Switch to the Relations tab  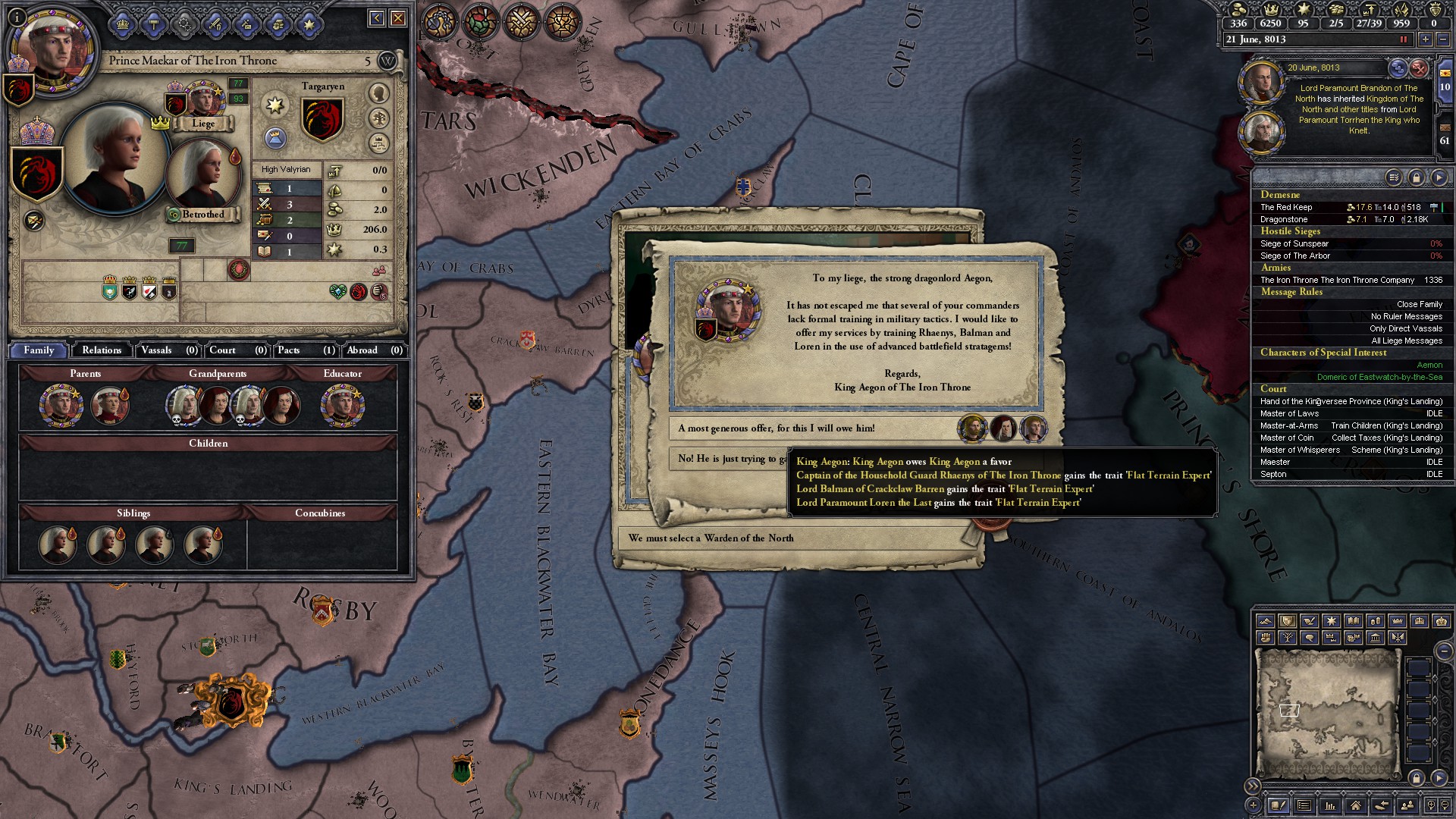pyautogui.click(x=102, y=350)
